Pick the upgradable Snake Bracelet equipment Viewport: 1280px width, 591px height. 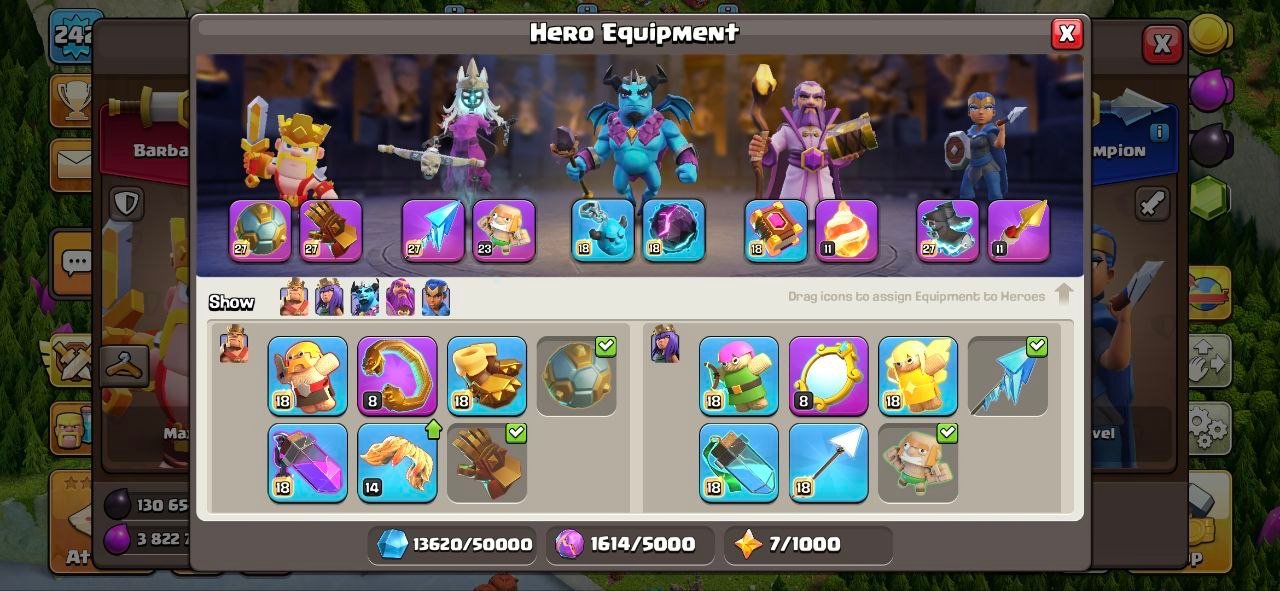[397, 462]
